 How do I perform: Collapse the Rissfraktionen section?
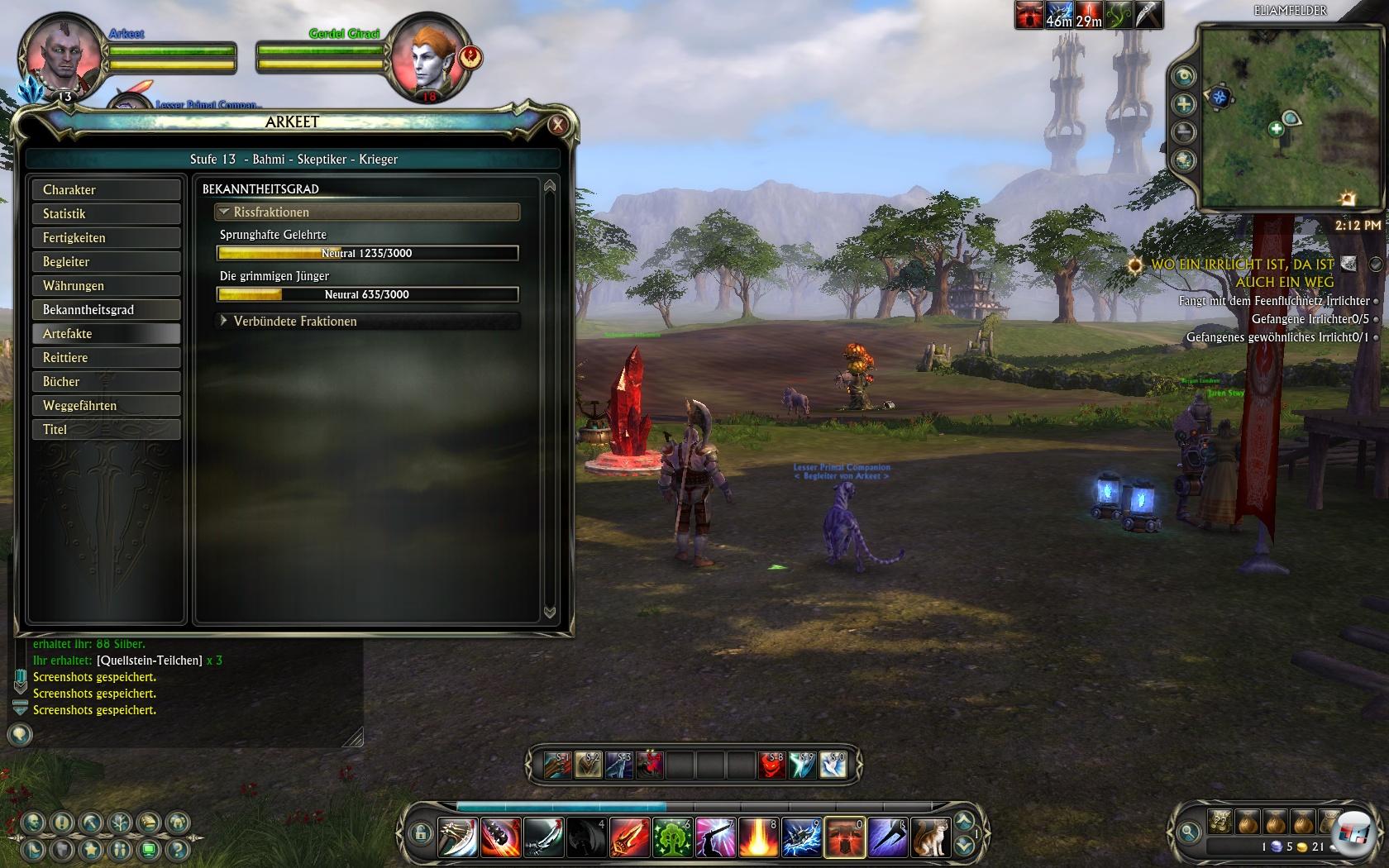(x=224, y=212)
